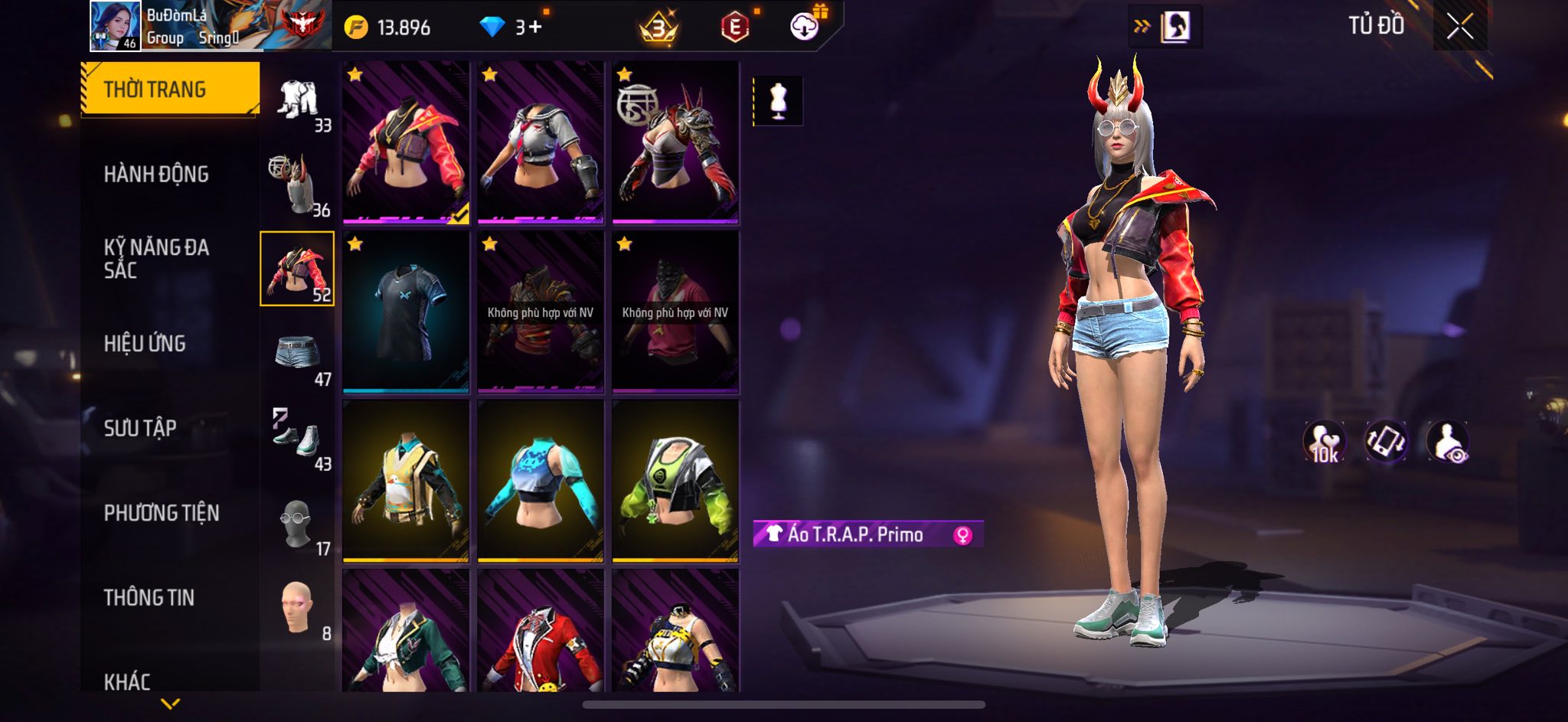Viewport: 1568px width, 722px height.
Task: Open the glasses mask head category
Action: [298, 523]
